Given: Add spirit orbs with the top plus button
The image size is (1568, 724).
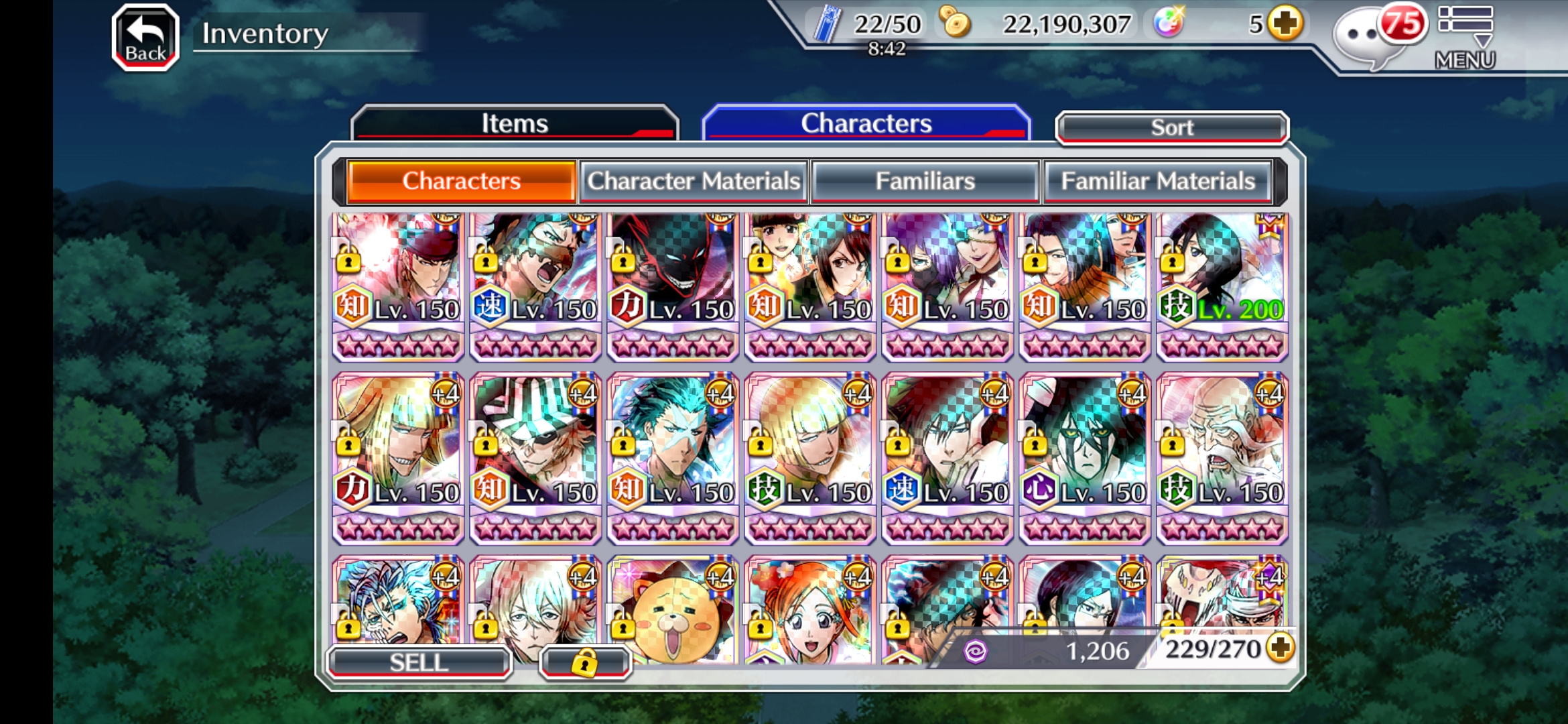Looking at the screenshot, I should coord(1285,24).
